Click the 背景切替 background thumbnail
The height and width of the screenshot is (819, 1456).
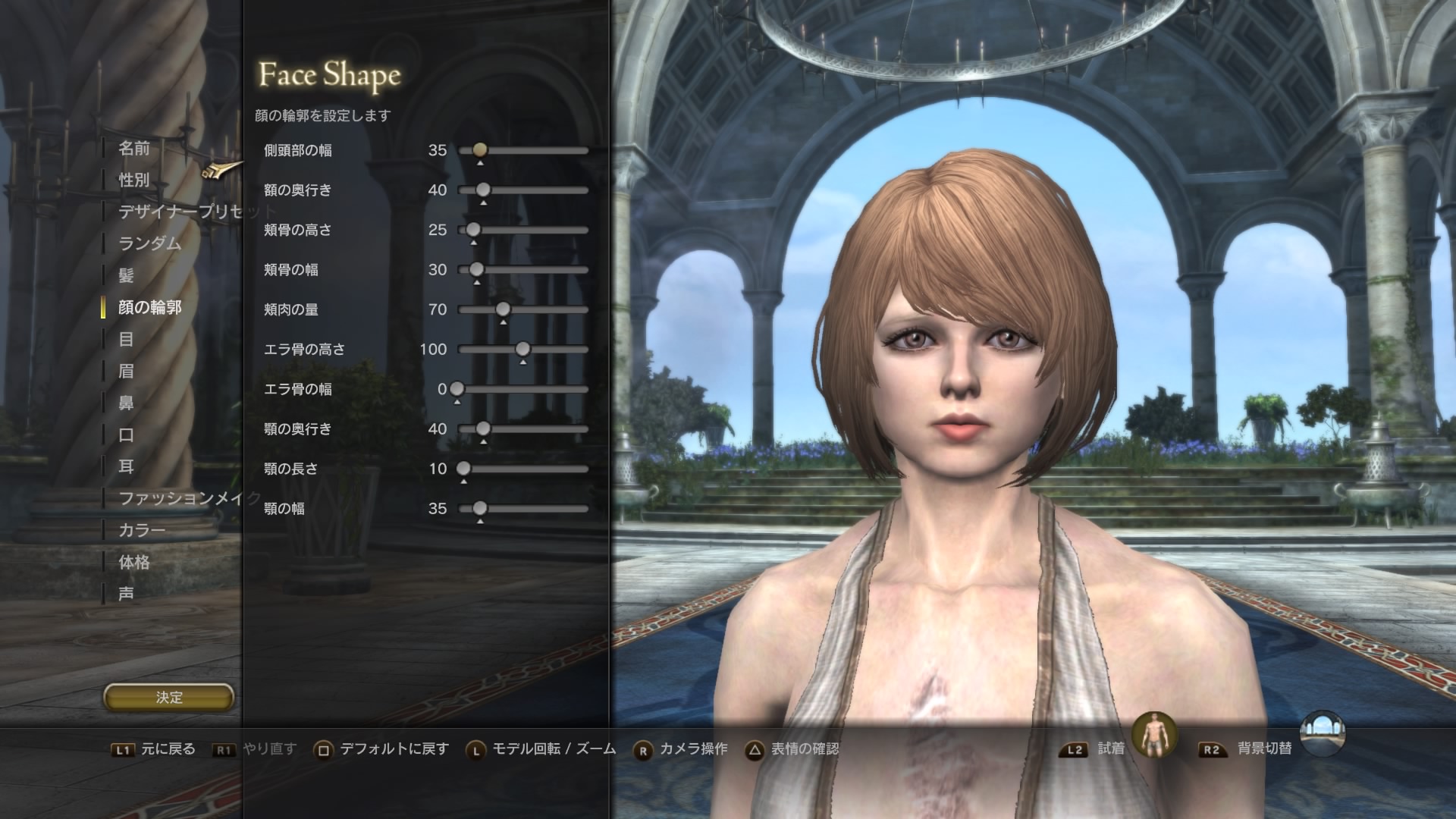1322,734
